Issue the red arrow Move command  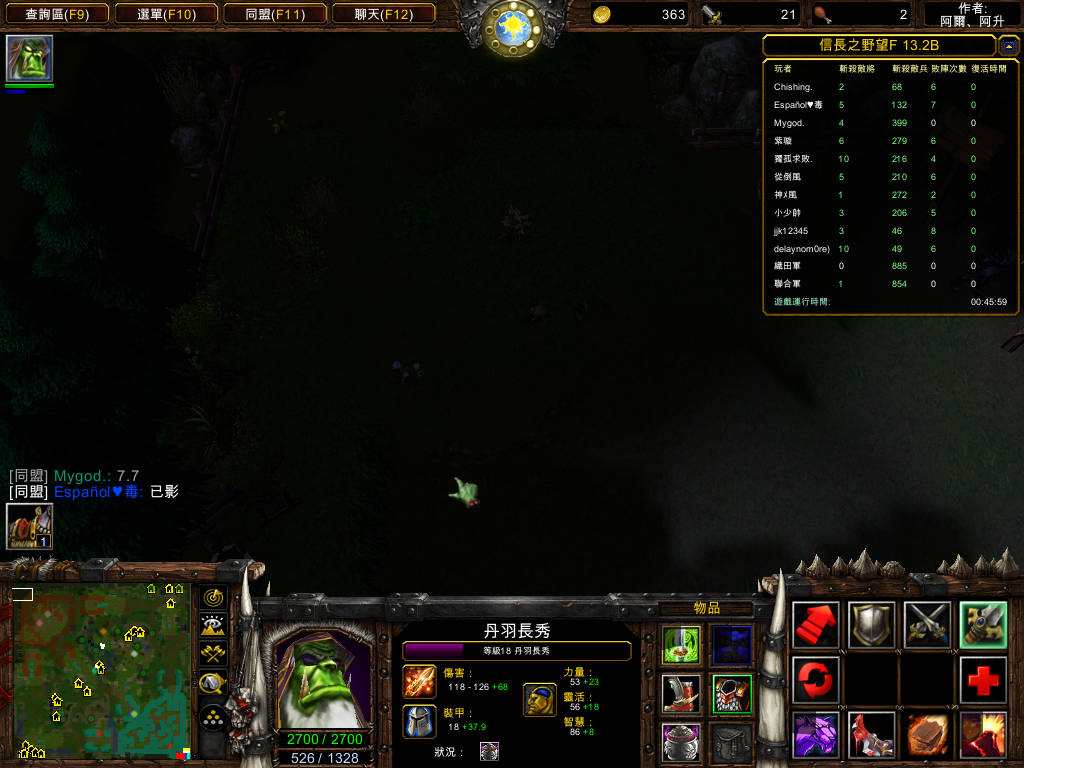pos(816,625)
